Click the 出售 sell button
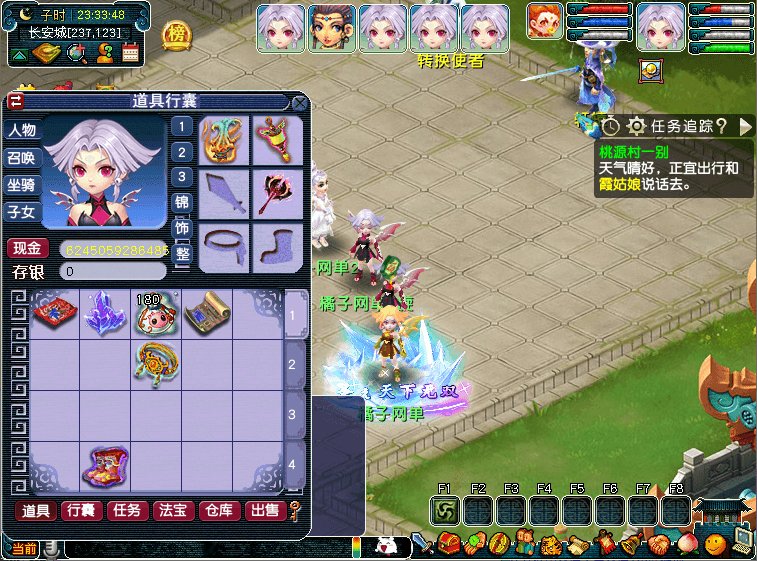This screenshot has height=561, width=757. pyautogui.click(x=265, y=511)
